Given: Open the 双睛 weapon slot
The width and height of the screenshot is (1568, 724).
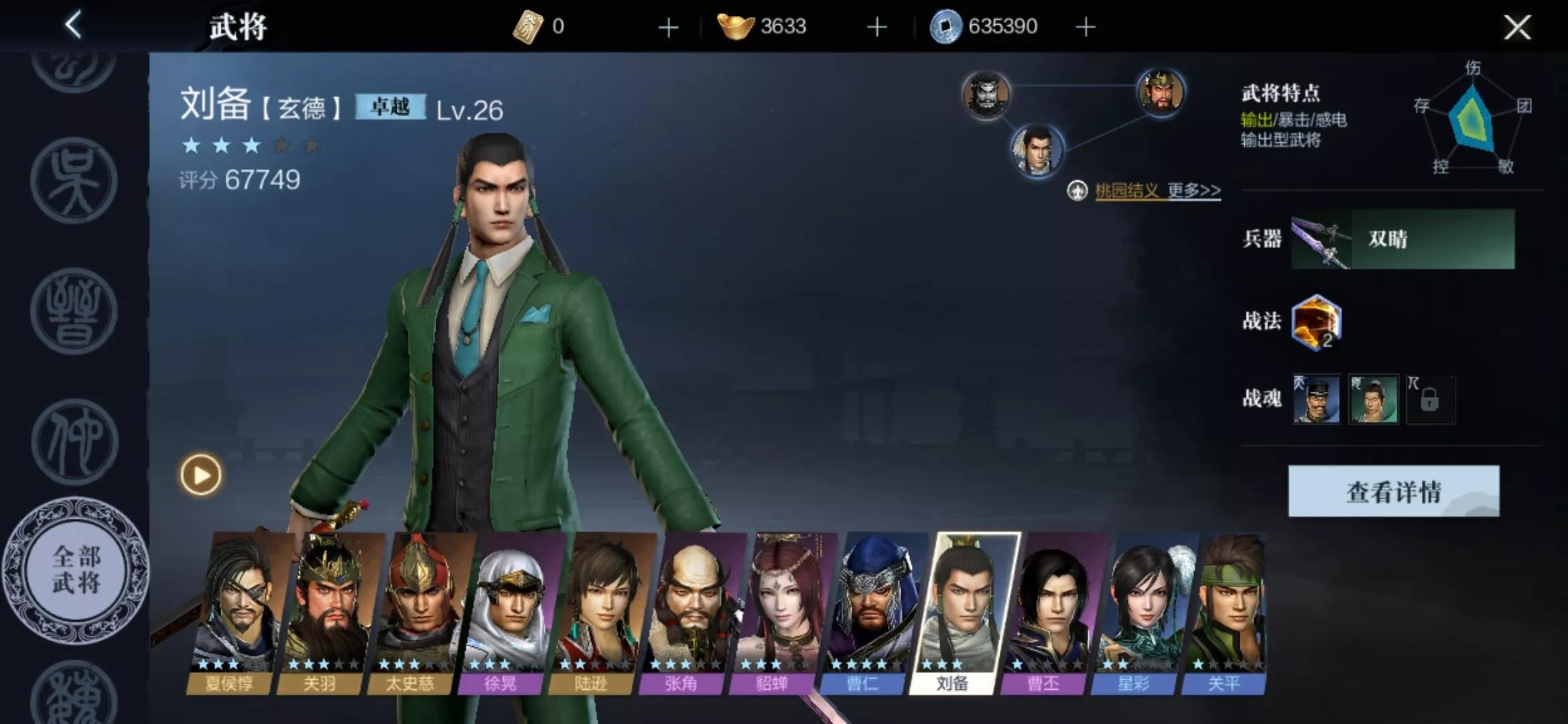Looking at the screenshot, I should click(1402, 239).
